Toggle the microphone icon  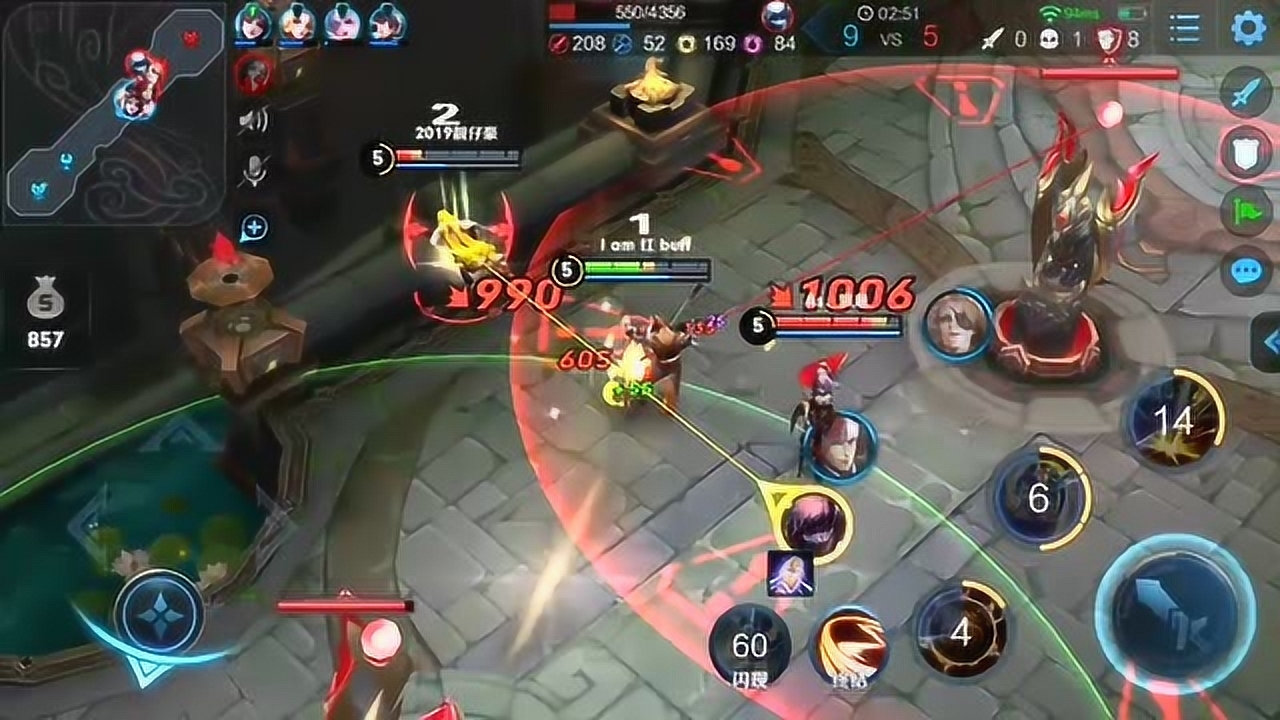(254, 173)
